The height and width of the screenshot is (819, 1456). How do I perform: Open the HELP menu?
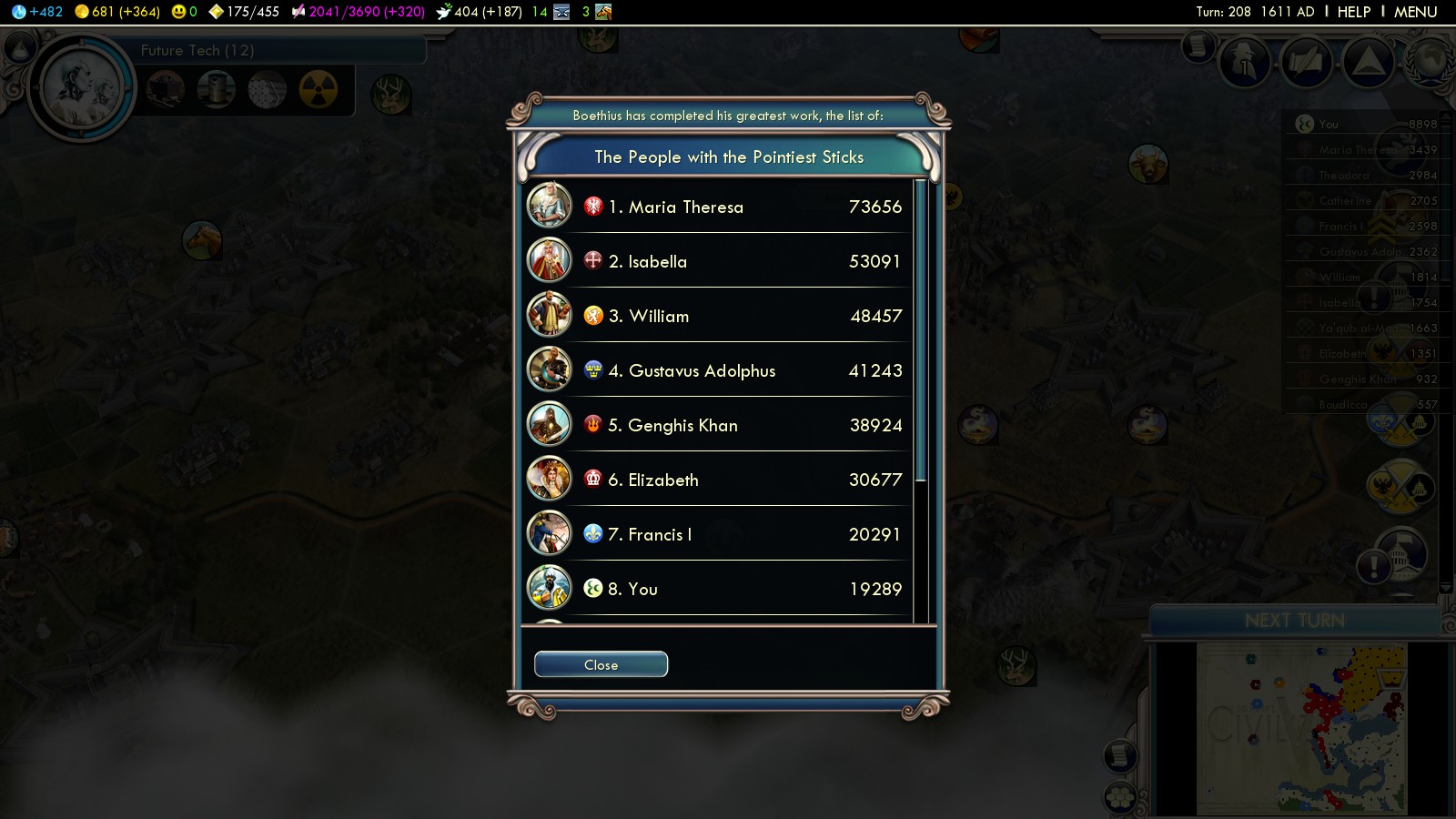(1353, 12)
